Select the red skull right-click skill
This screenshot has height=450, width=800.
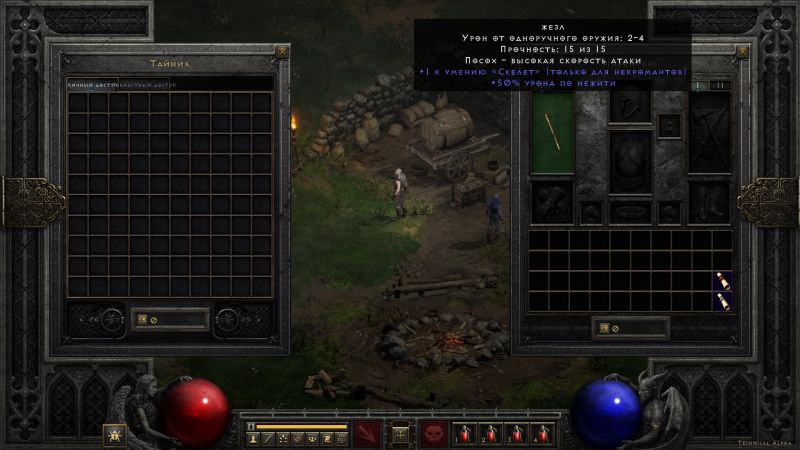click(433, 434)
